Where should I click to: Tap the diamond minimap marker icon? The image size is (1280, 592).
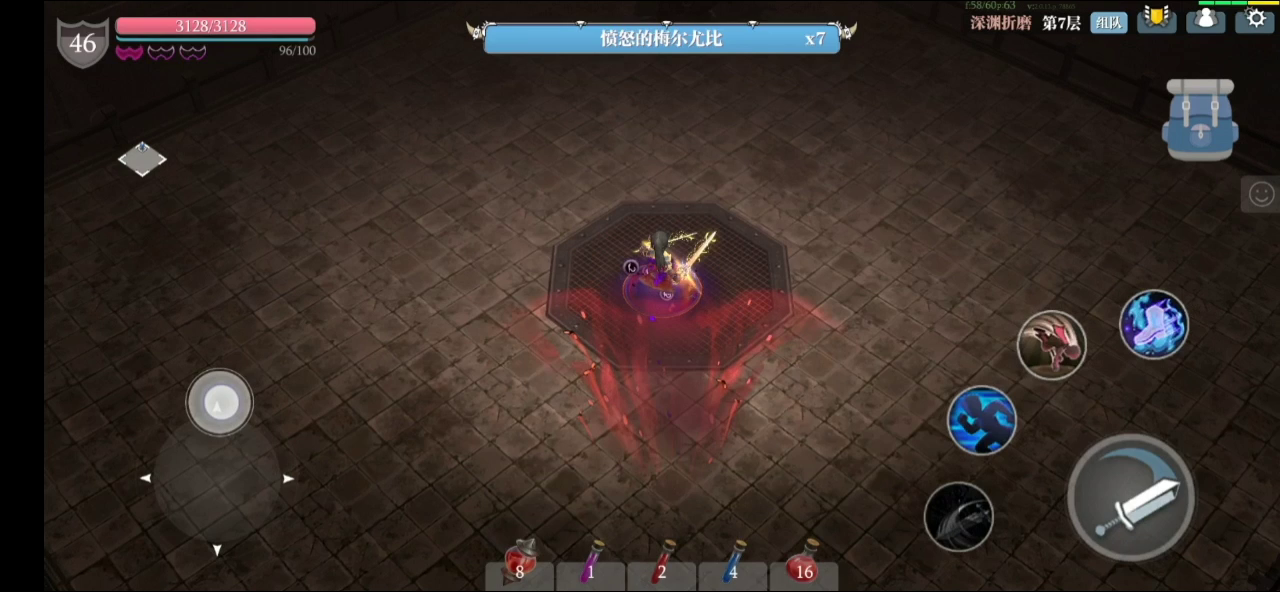pos(142,158)
